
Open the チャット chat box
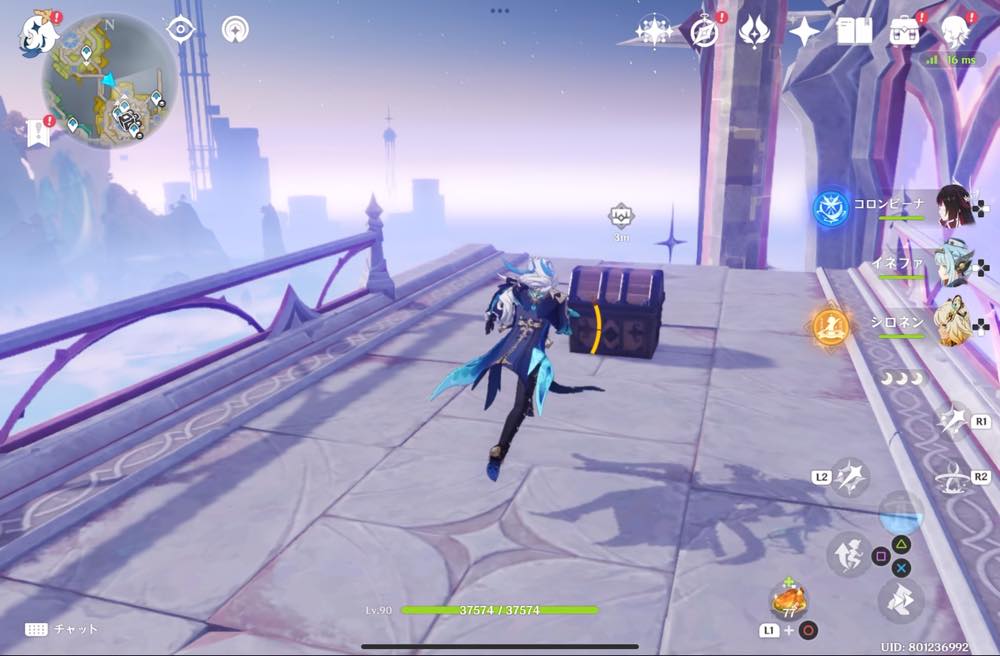coord(62,629)
